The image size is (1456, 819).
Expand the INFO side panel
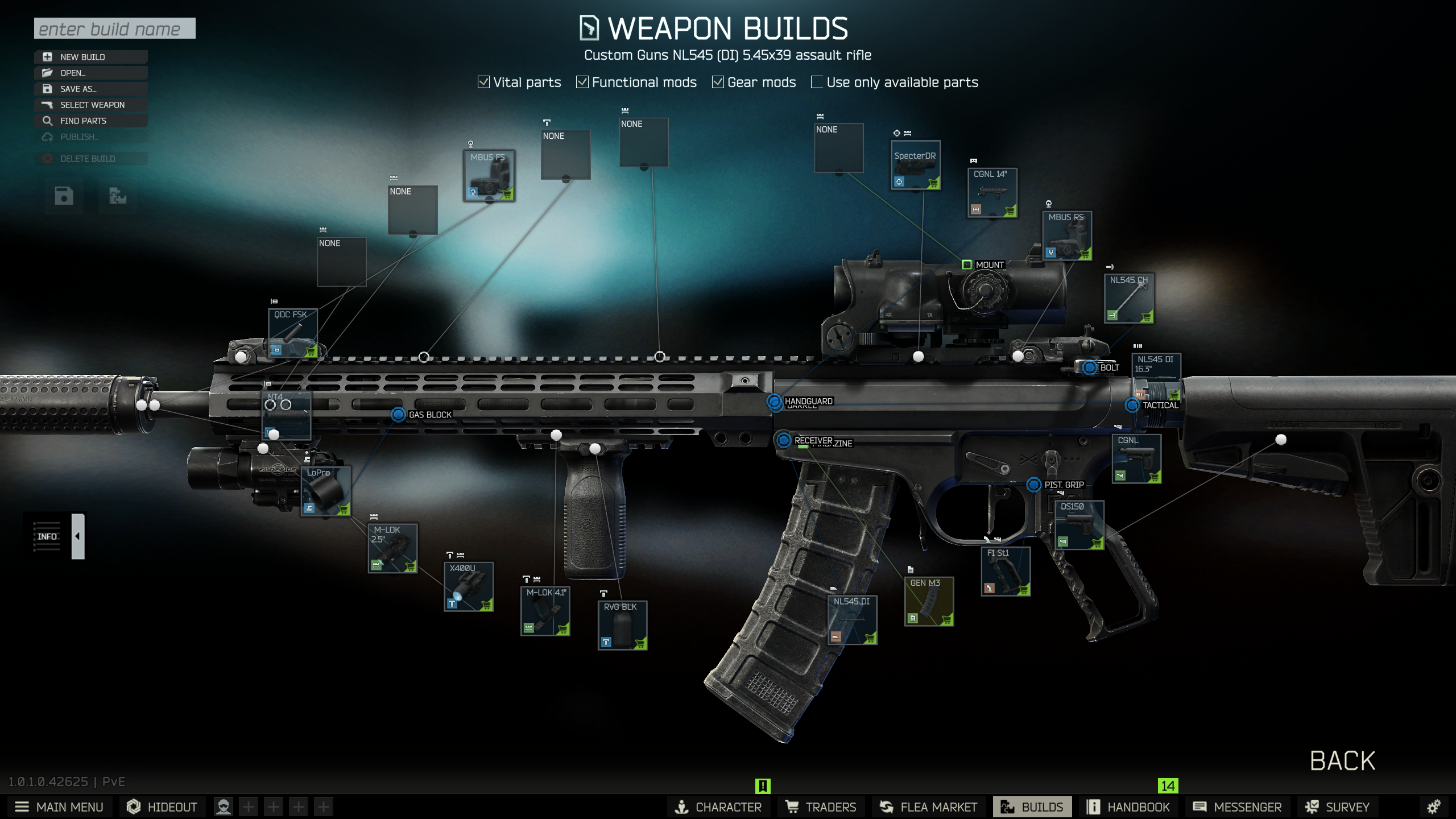(x=78, y=536)
